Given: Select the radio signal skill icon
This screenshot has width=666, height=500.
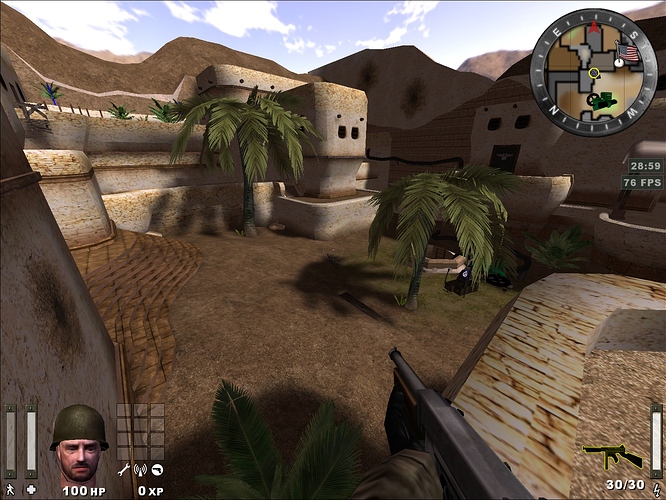Looking at the screenshot, I should pyautogui.click(x=141, y=469).
